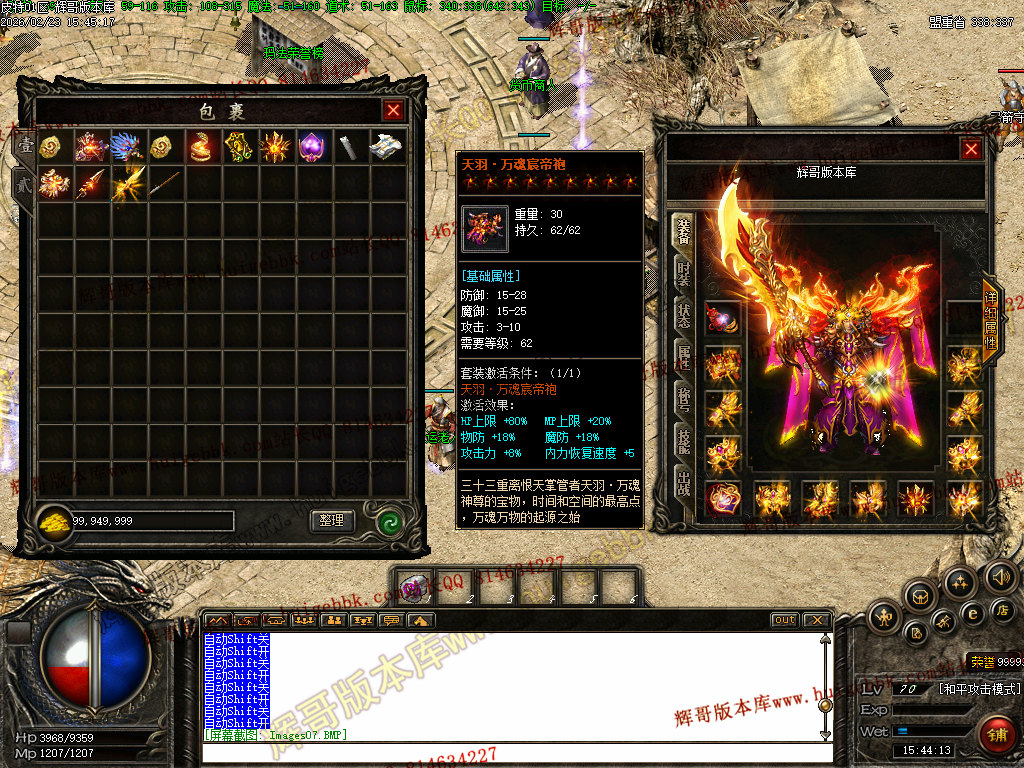Screen dimensions: 1024x768
Task: Show the 称号 titles tab
Action: [x=684, y=396]
